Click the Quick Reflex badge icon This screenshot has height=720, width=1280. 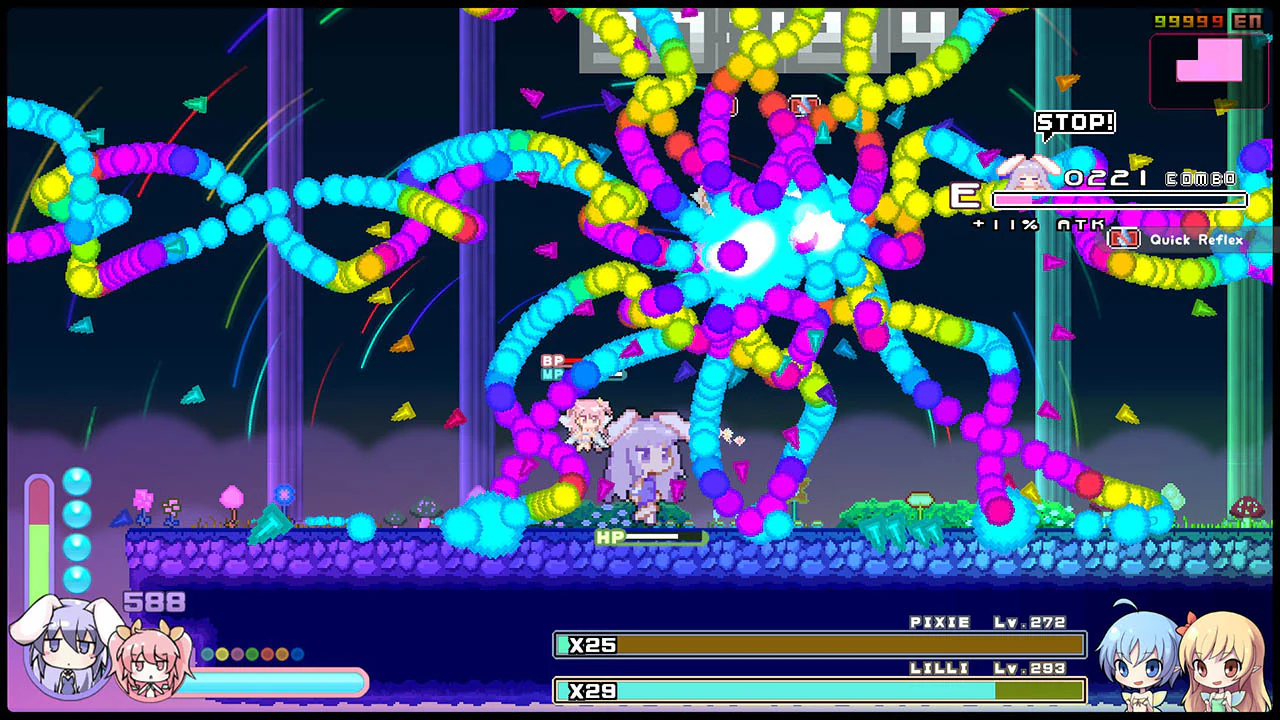(x=1124, y=240)
